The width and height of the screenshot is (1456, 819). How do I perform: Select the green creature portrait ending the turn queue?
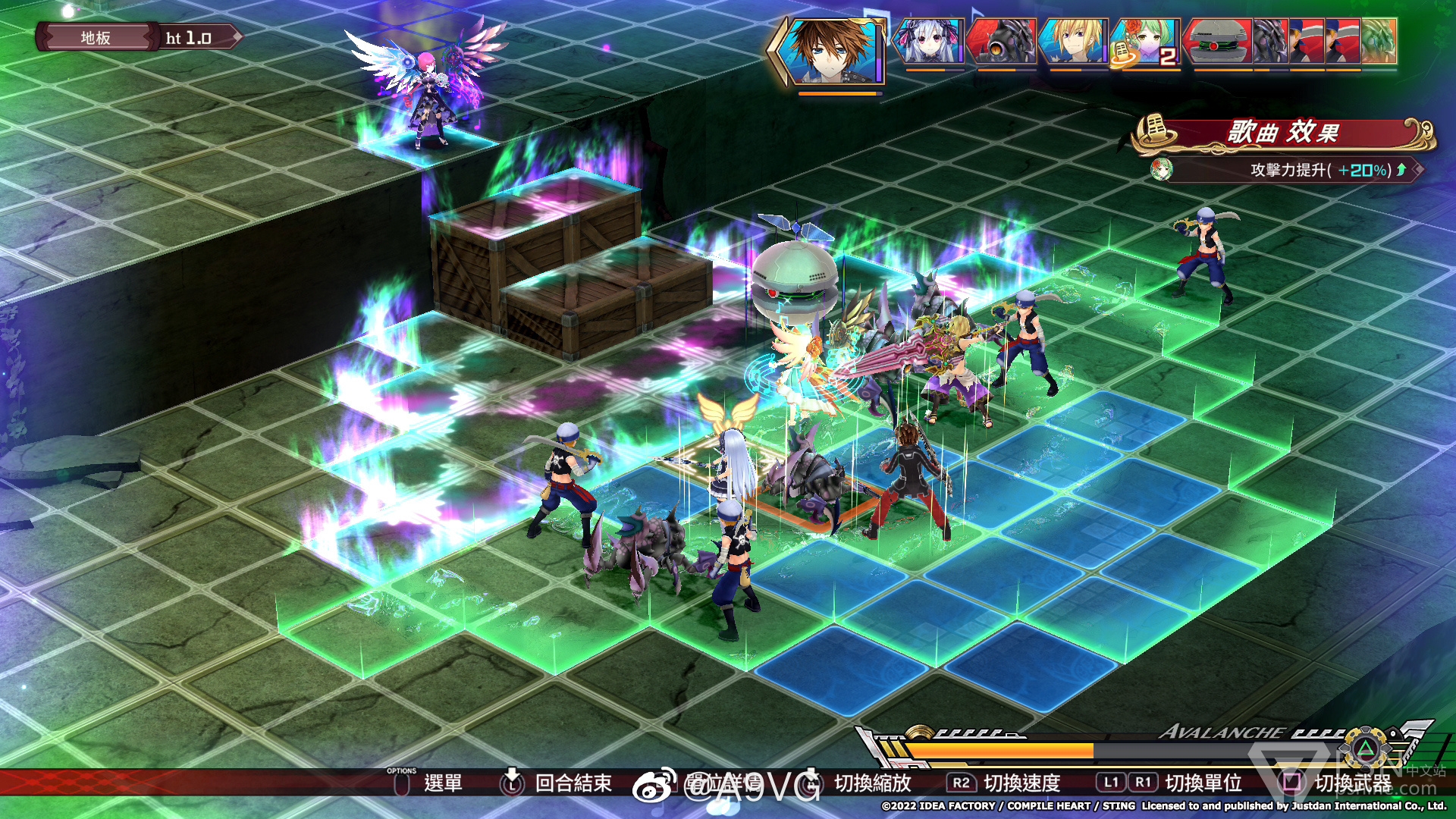tap(1379, 41)
